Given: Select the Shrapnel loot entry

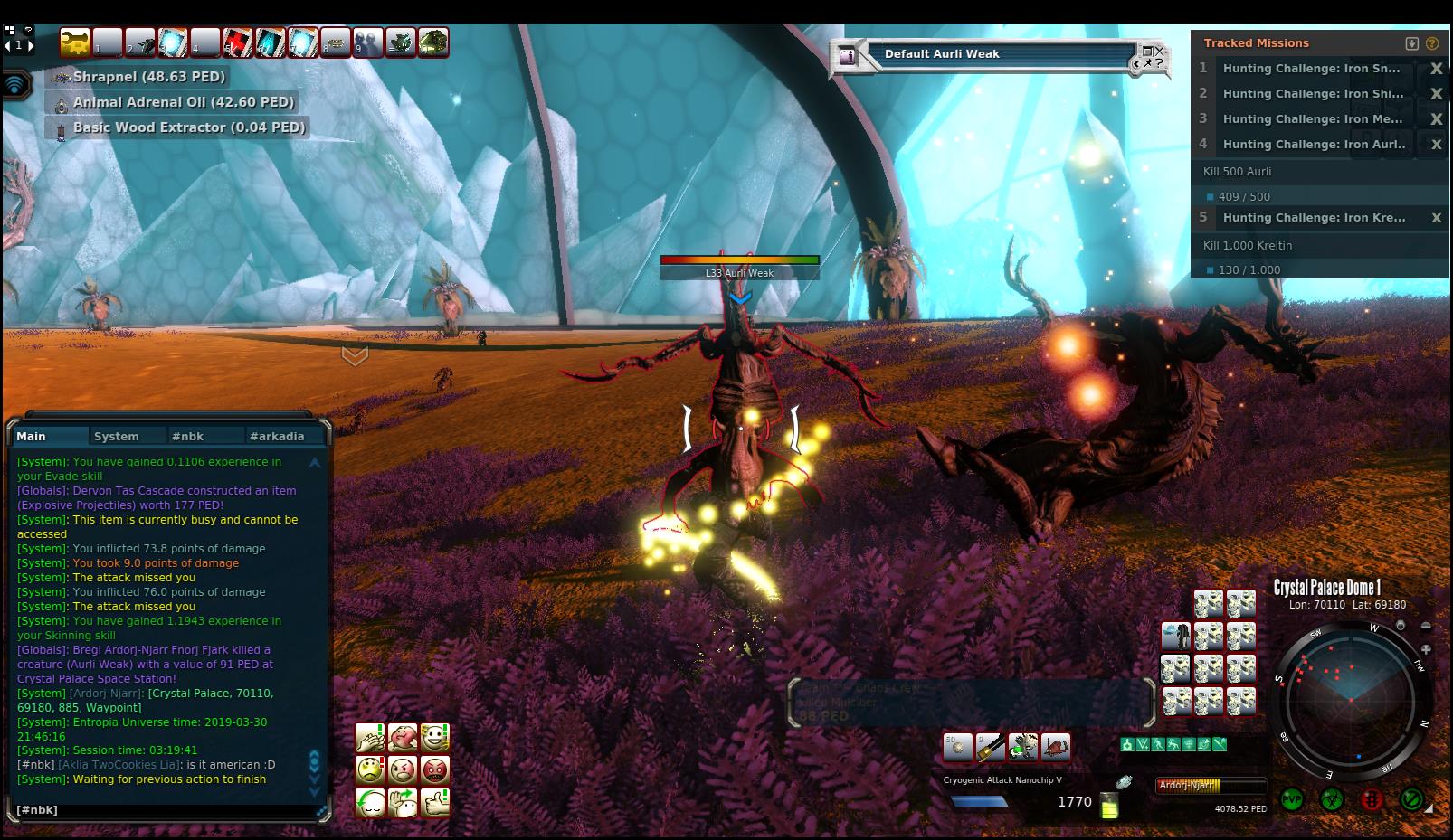Looking at the screenshot, I should (x=149, y=77).
